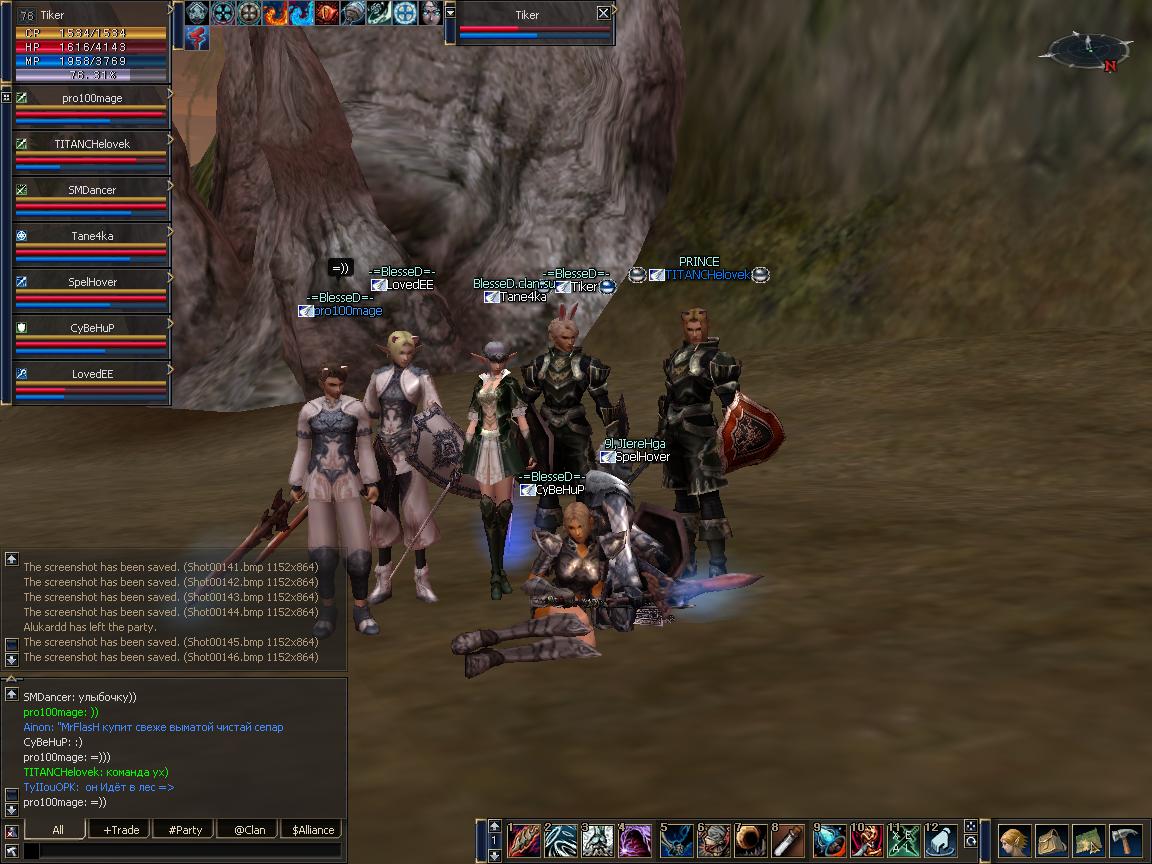1152x864 pixels.
Task: Open the #Party chat tab
Action: (185, 830)
